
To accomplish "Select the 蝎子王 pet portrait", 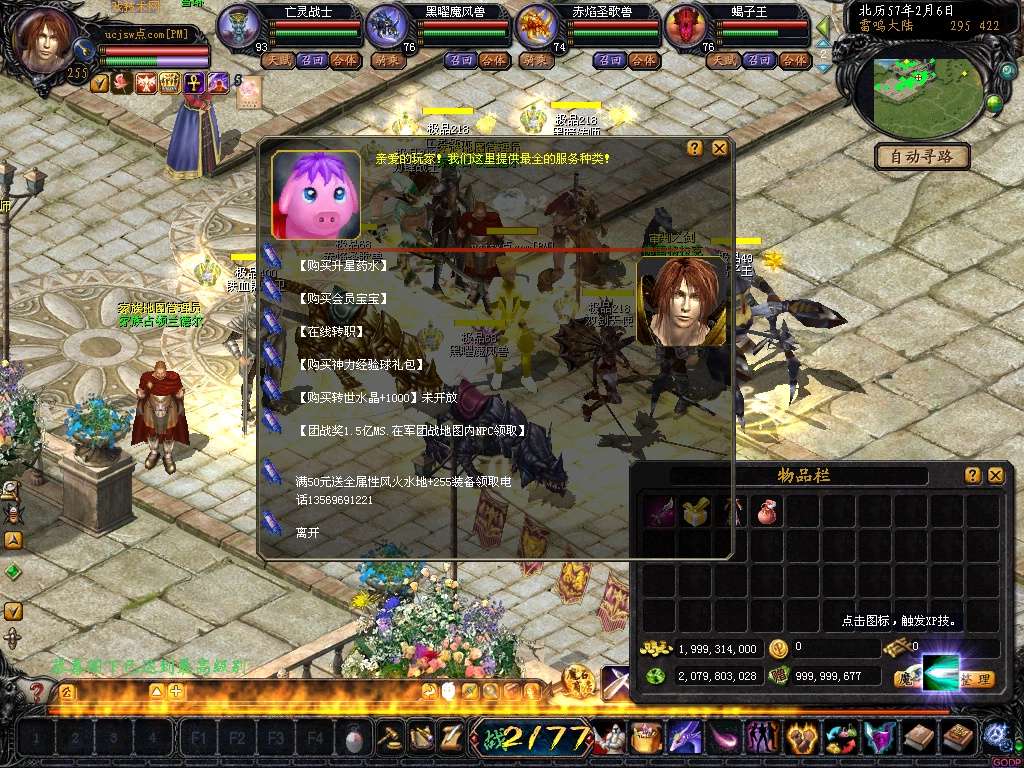I will click(x=685, y=26).
